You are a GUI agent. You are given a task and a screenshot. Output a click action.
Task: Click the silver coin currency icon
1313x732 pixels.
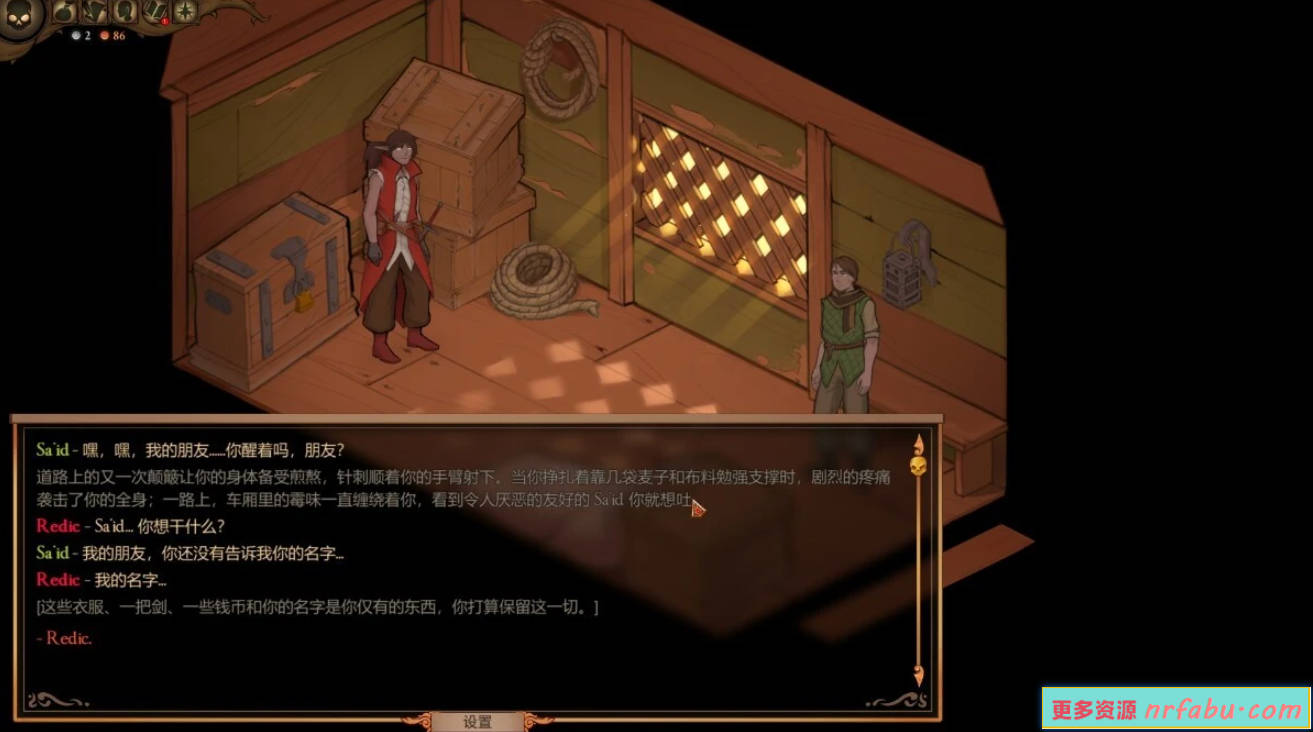[x=75, y=33]
